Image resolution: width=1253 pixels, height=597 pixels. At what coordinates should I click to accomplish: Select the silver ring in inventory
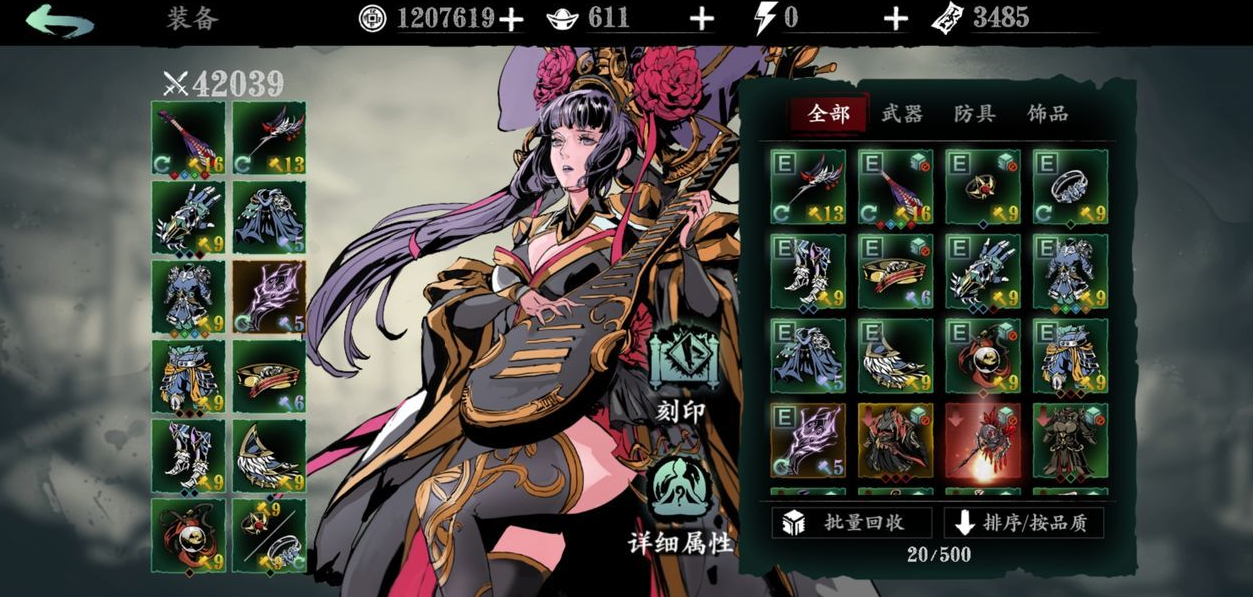click(1070, 186)
